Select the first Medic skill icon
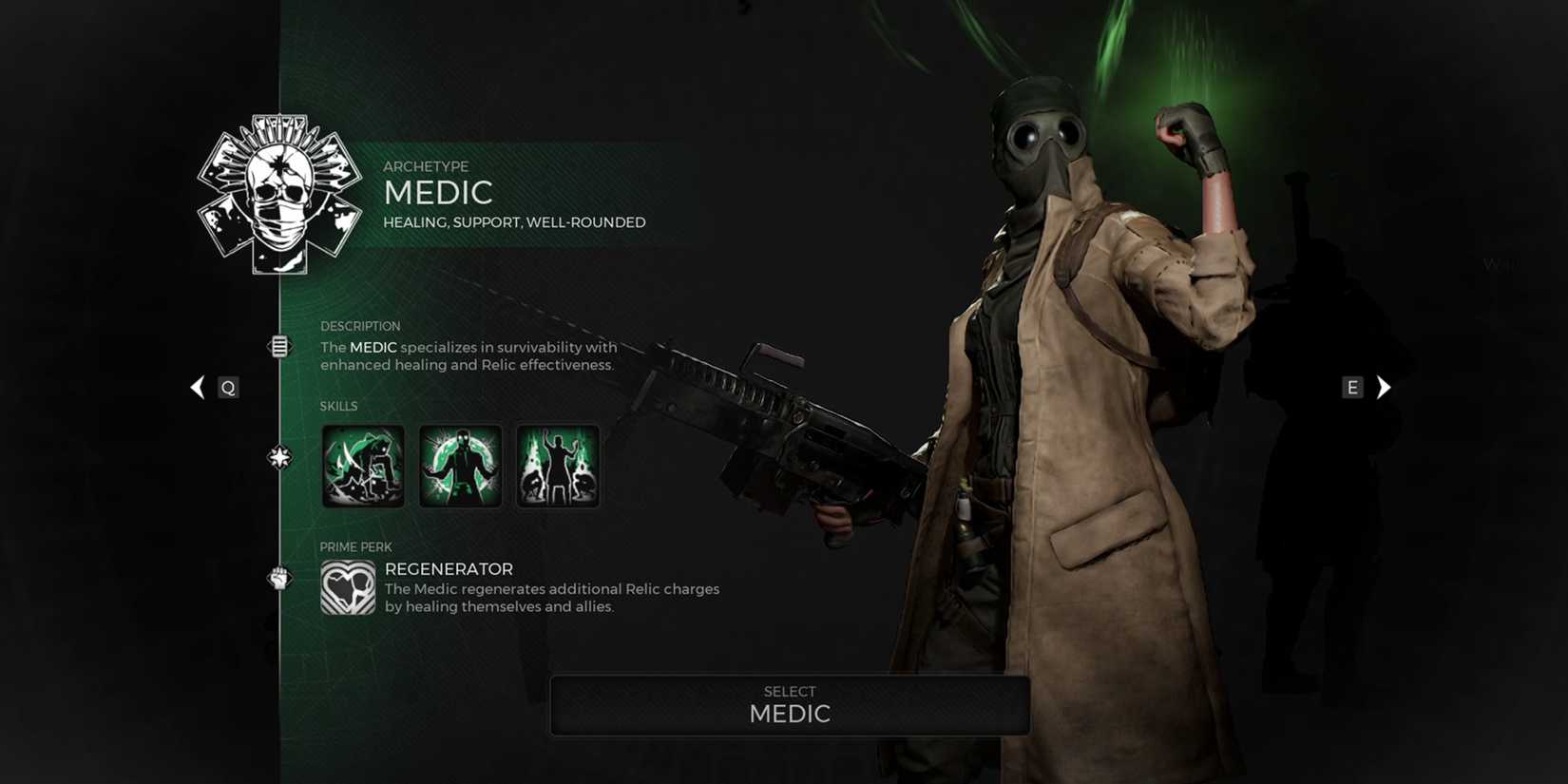This screenshot has width=1568, height=784. click(362, 466)
